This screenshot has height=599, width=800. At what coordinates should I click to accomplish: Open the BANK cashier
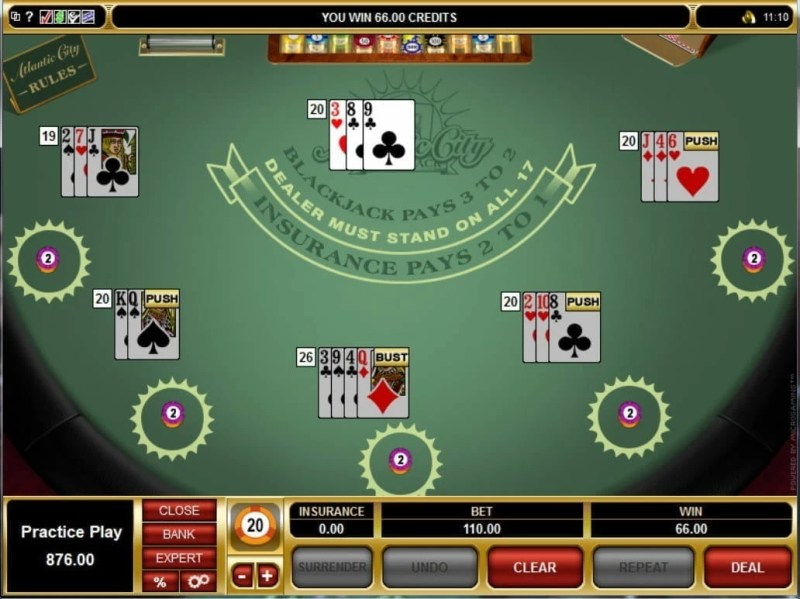tap(179, 534)
